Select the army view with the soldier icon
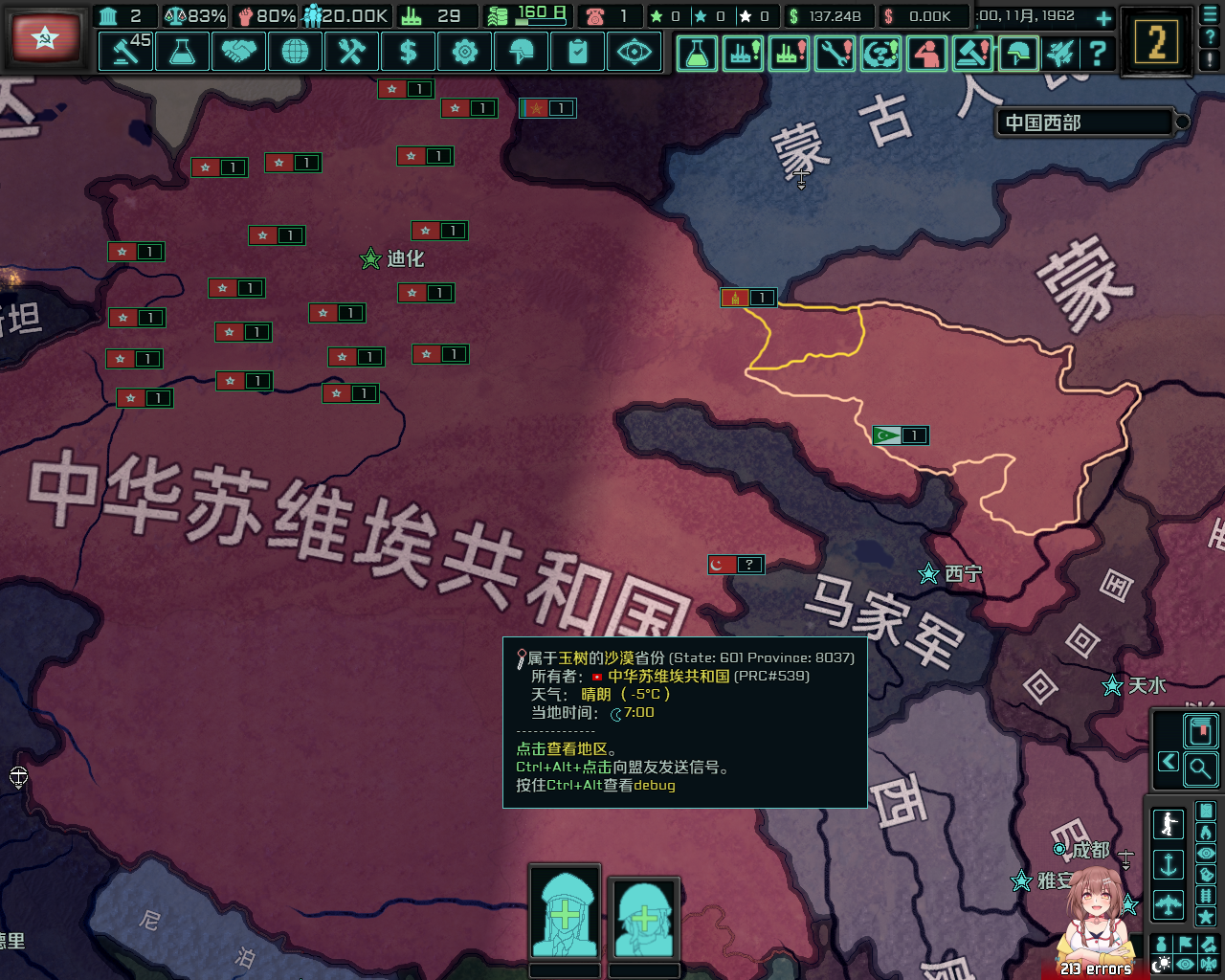 click(x=1169, y=822)
